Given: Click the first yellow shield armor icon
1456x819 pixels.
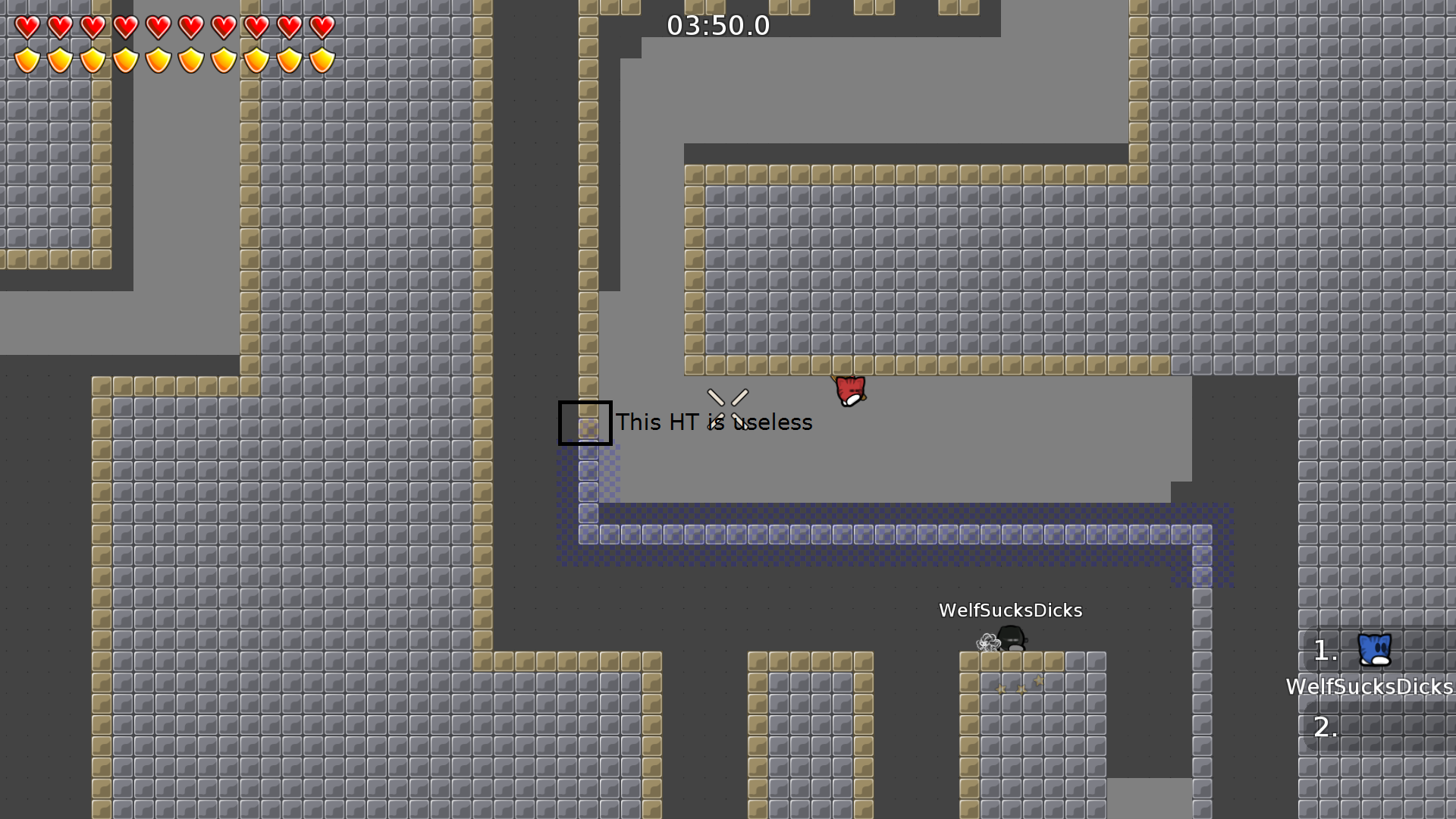Looking at the screenshot, I should point(26,59).
